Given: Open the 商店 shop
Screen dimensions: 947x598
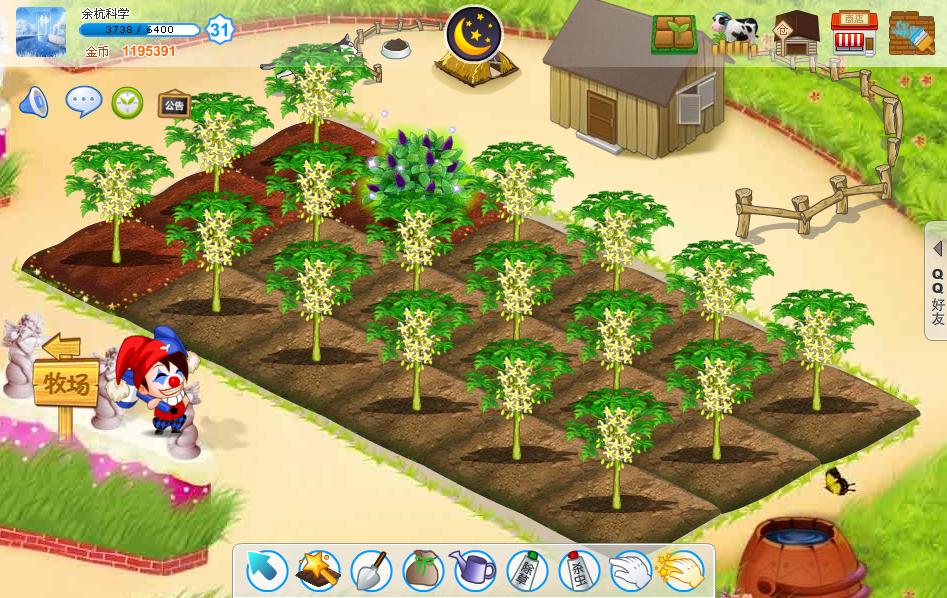Looking at the screenshot, I should pos(853,34).
